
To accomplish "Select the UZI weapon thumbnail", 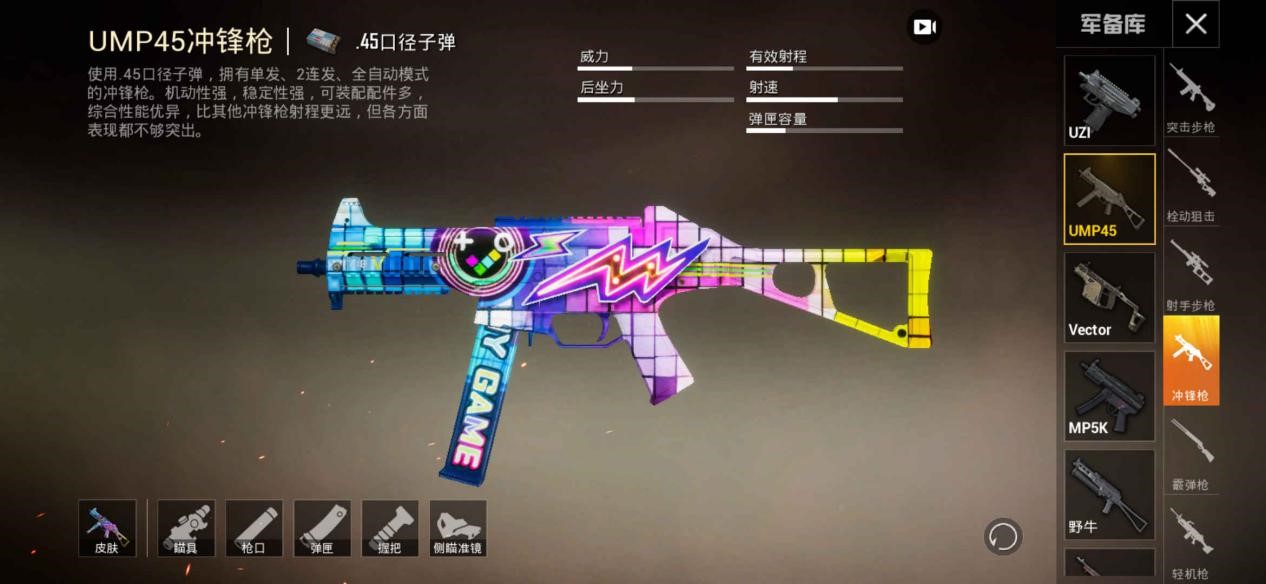I will coord(1109,100).
